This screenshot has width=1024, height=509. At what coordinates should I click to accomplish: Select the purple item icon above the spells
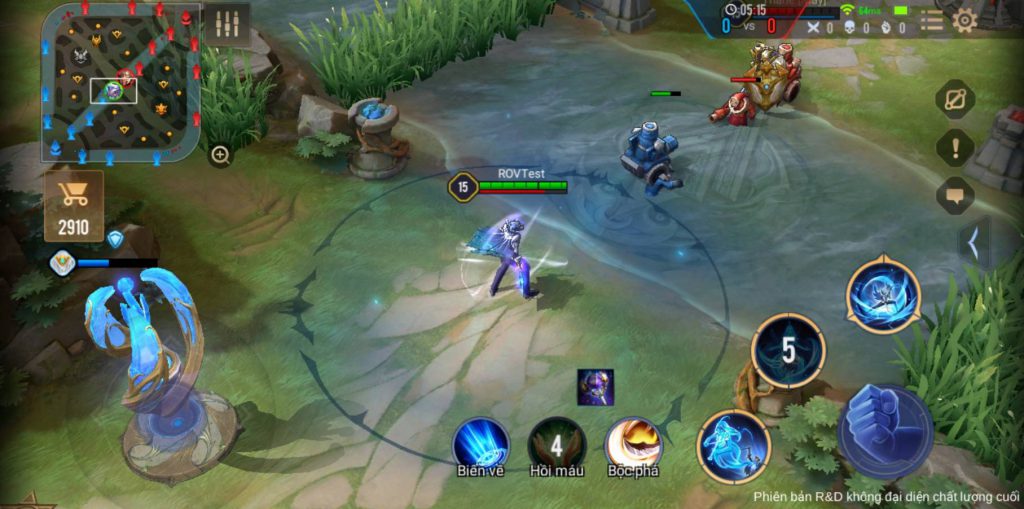click(x=595, y=387)
